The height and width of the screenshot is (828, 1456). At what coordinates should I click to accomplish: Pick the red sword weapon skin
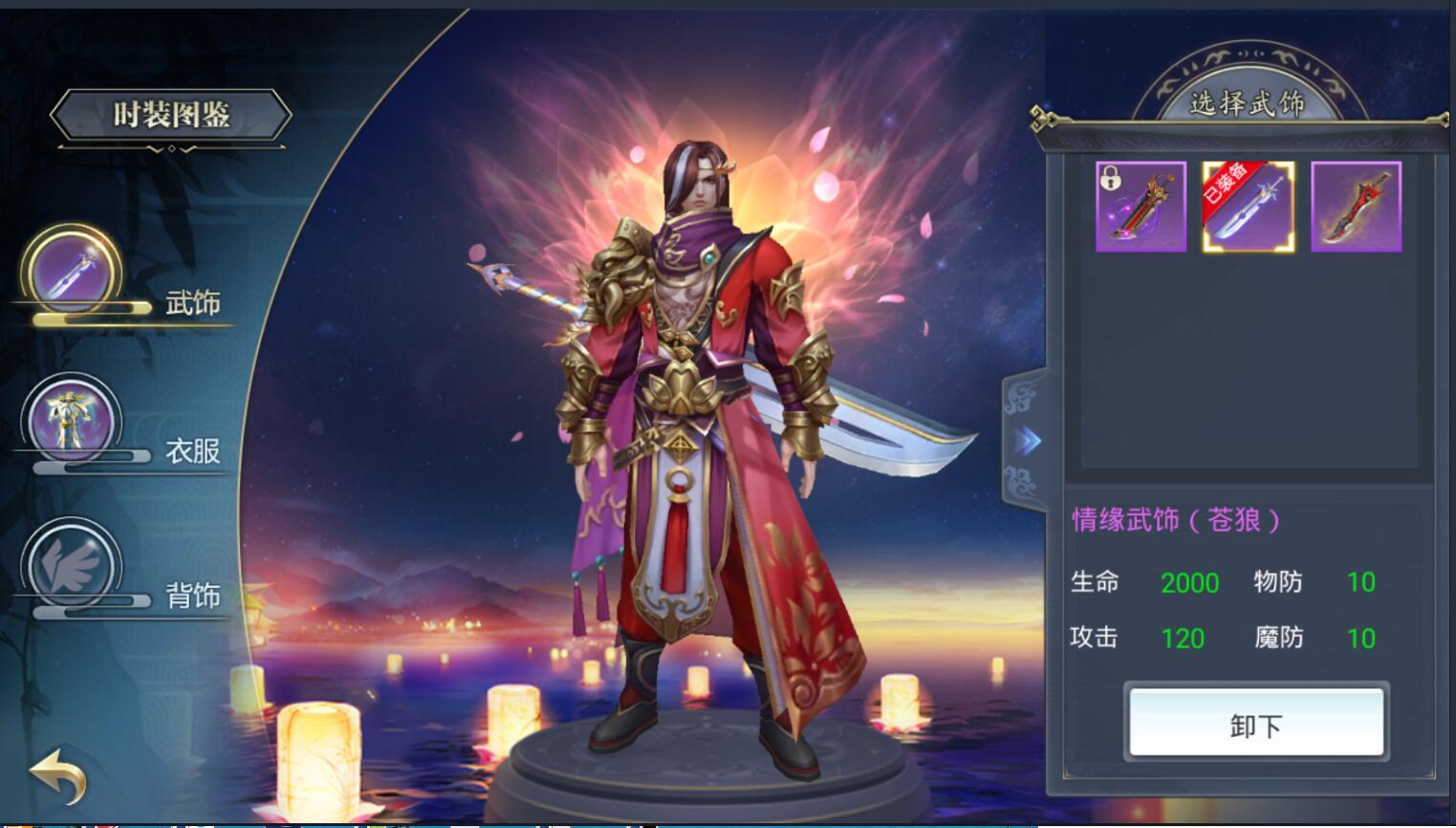pyautogui.click(x=1356, y=207)
